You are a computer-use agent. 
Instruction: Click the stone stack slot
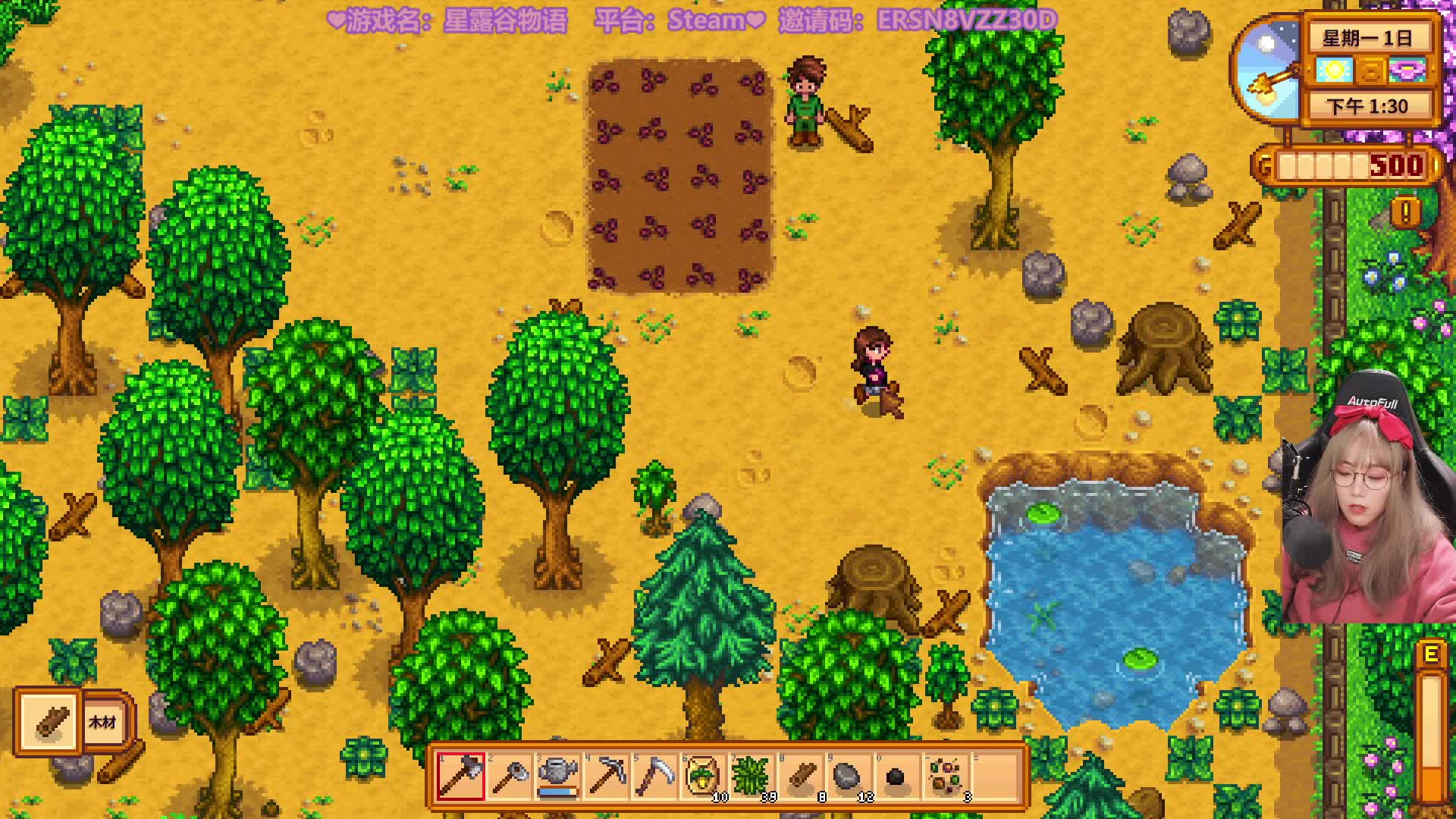click(x=848, y=776)
